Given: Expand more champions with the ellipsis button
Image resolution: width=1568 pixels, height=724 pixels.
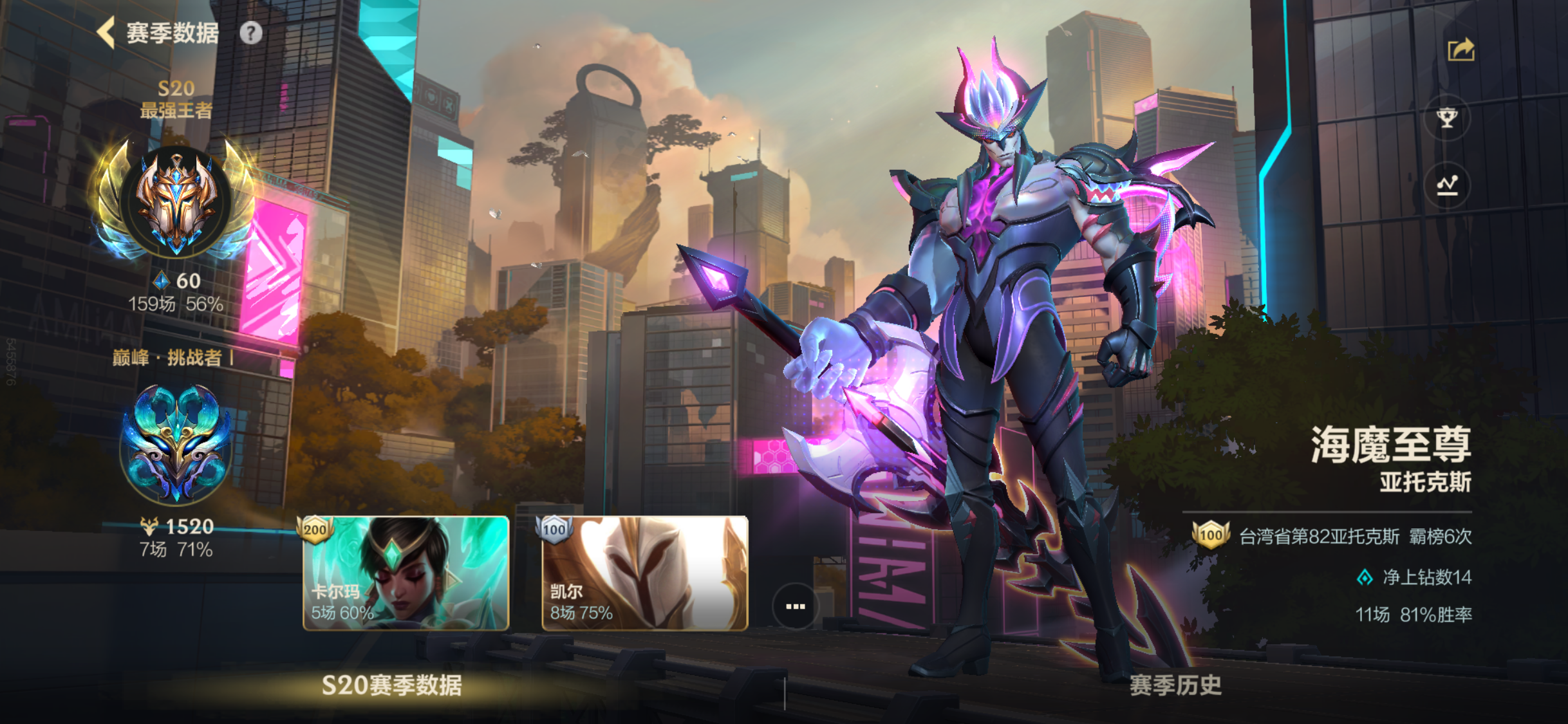Looking at the screenshot, I should pyautogui.click(x=795, y=606).
